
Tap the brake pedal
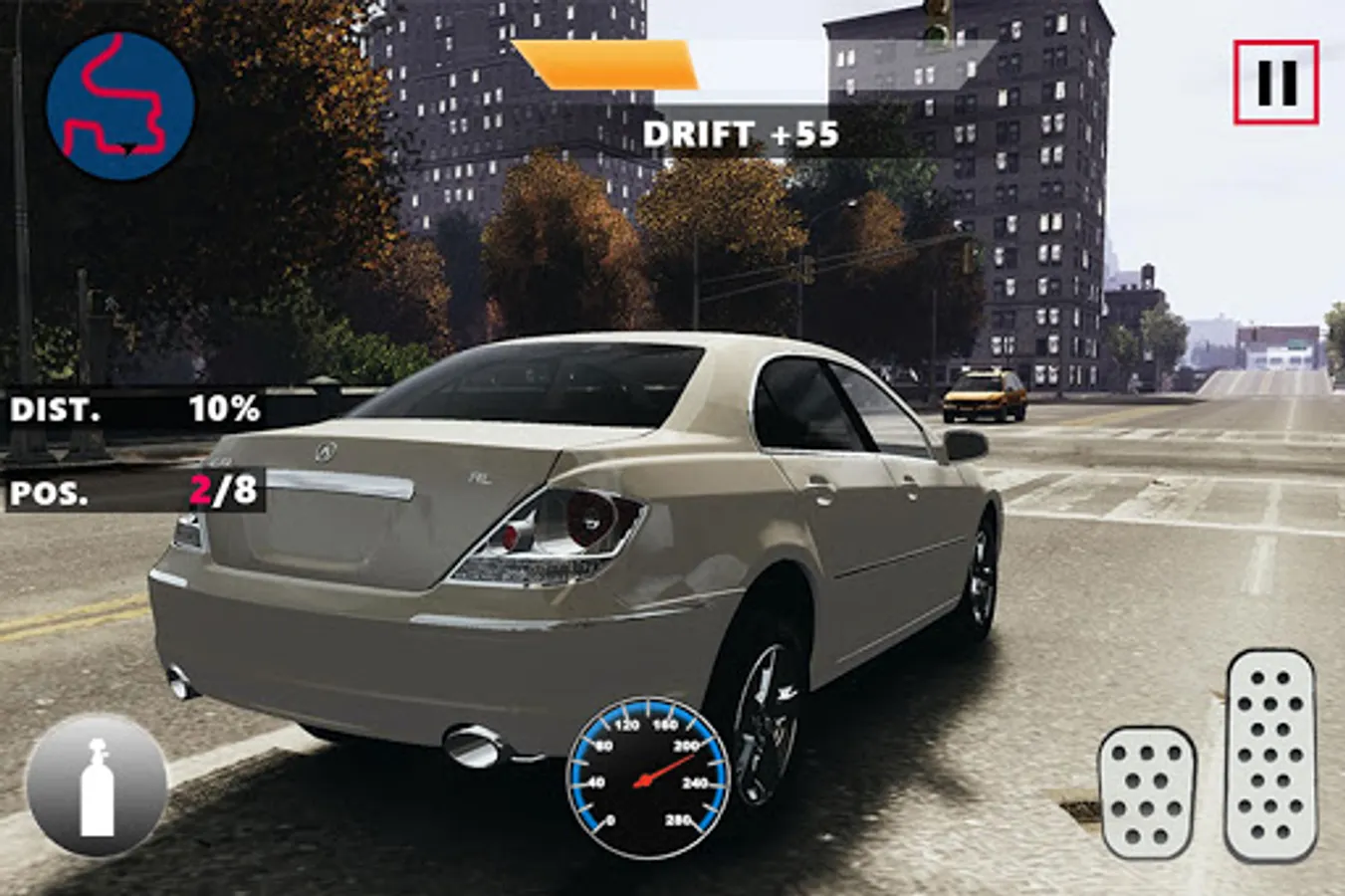click(x=1147, y=791)
